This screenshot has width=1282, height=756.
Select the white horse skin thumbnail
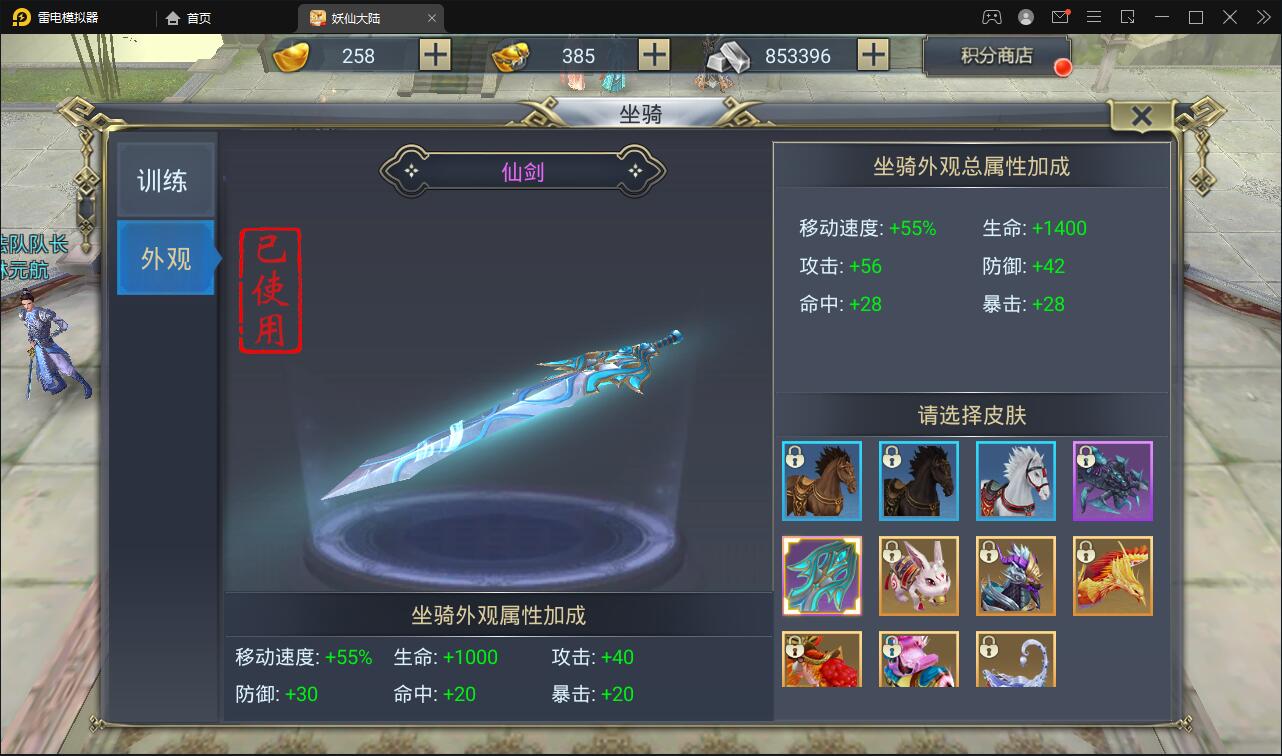[1016, 481]
